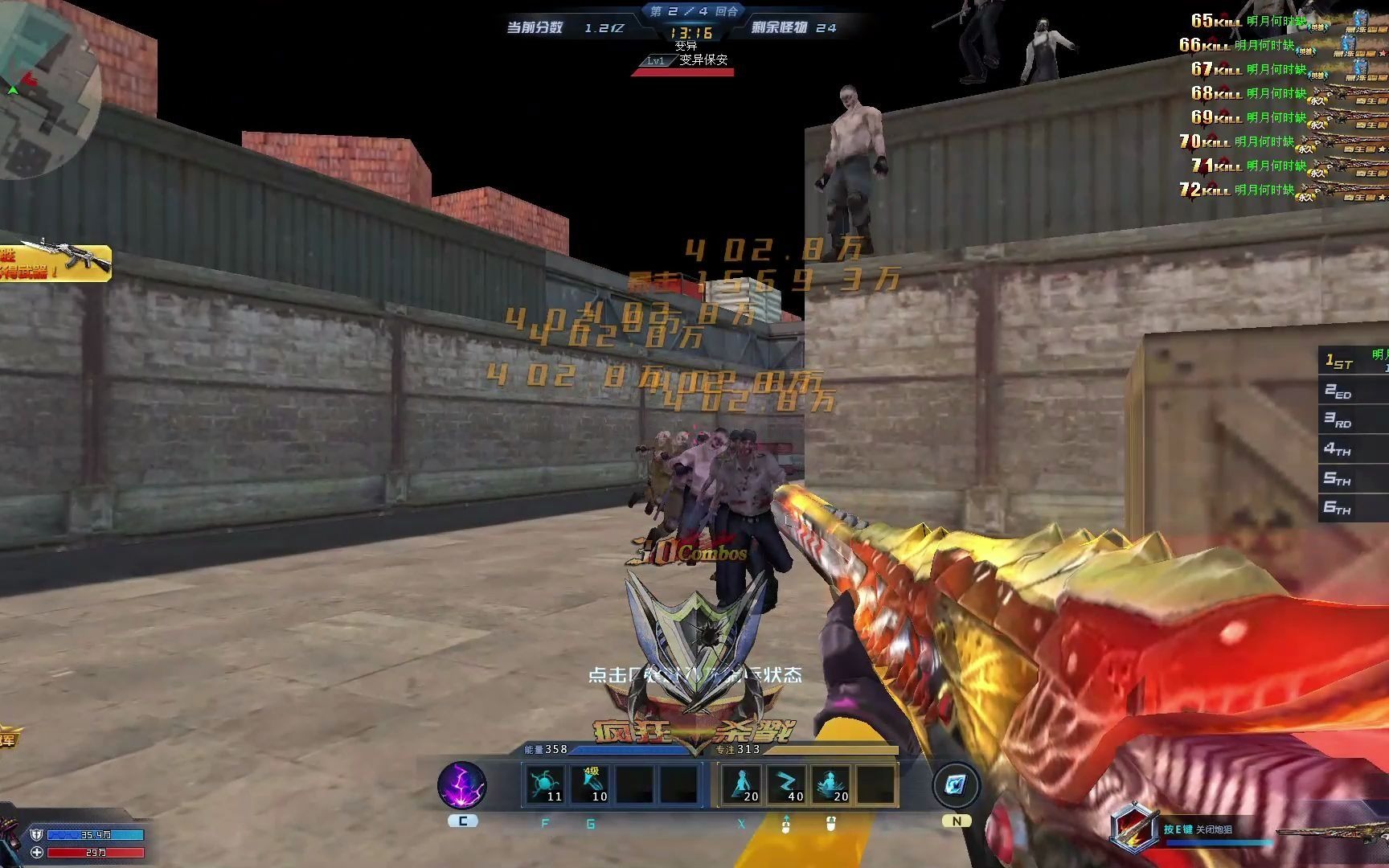Image resolution: width=1389 pixels, height=868 pixels.
Task: Click the weapon reward banner with the rifle
Action: click(55, 262)
